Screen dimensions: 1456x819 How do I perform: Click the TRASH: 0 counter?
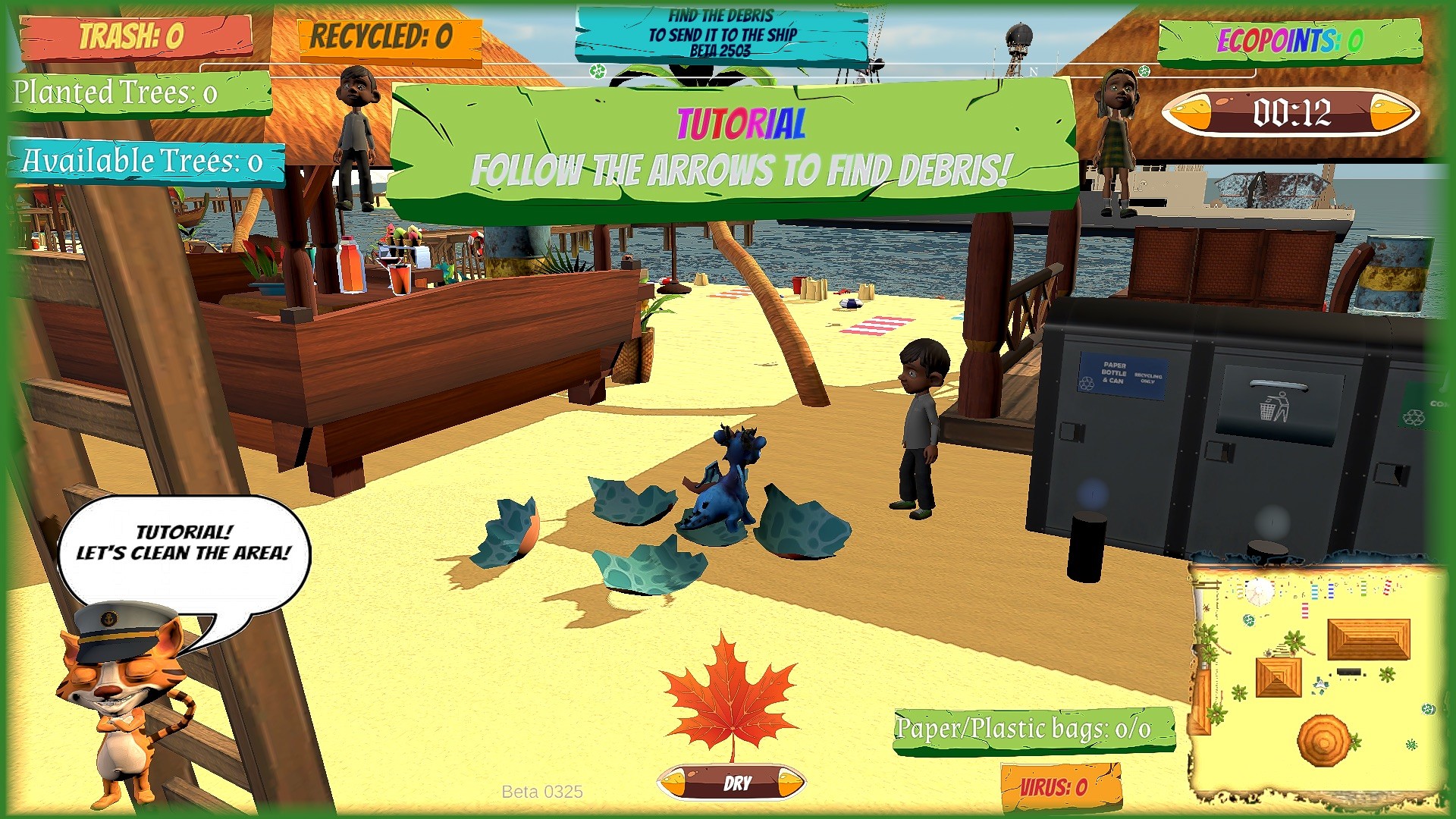point(136,33)
